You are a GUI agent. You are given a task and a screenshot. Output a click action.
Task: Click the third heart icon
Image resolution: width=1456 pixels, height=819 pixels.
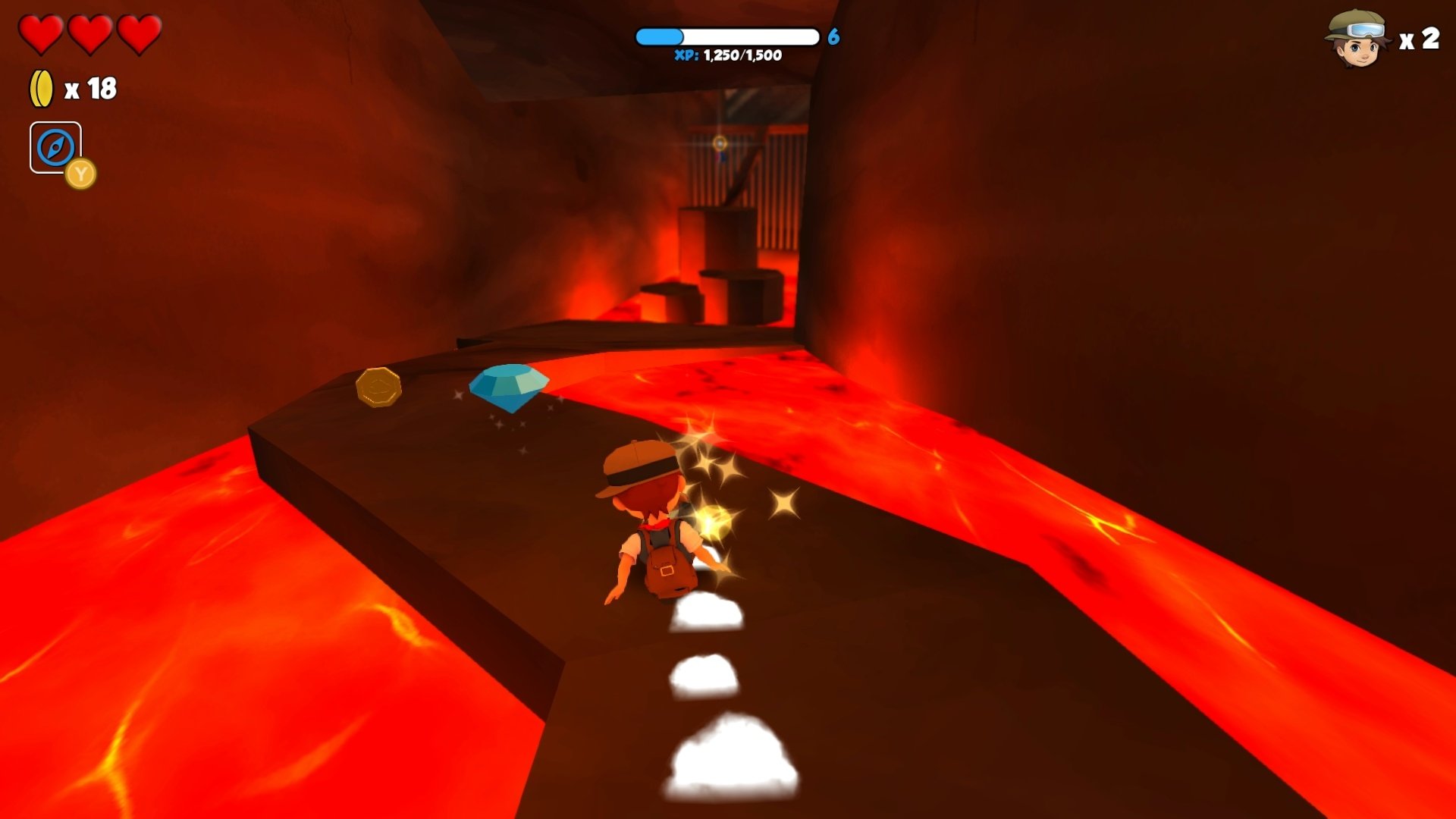click(x=140, y=32)
